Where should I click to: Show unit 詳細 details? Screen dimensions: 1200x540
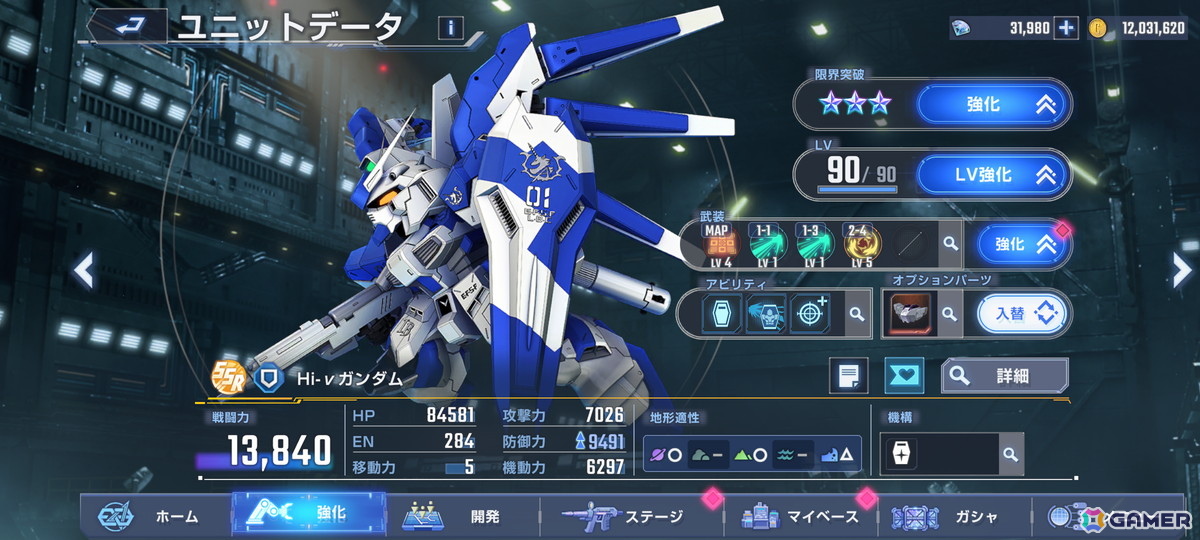click(1004, 376)
